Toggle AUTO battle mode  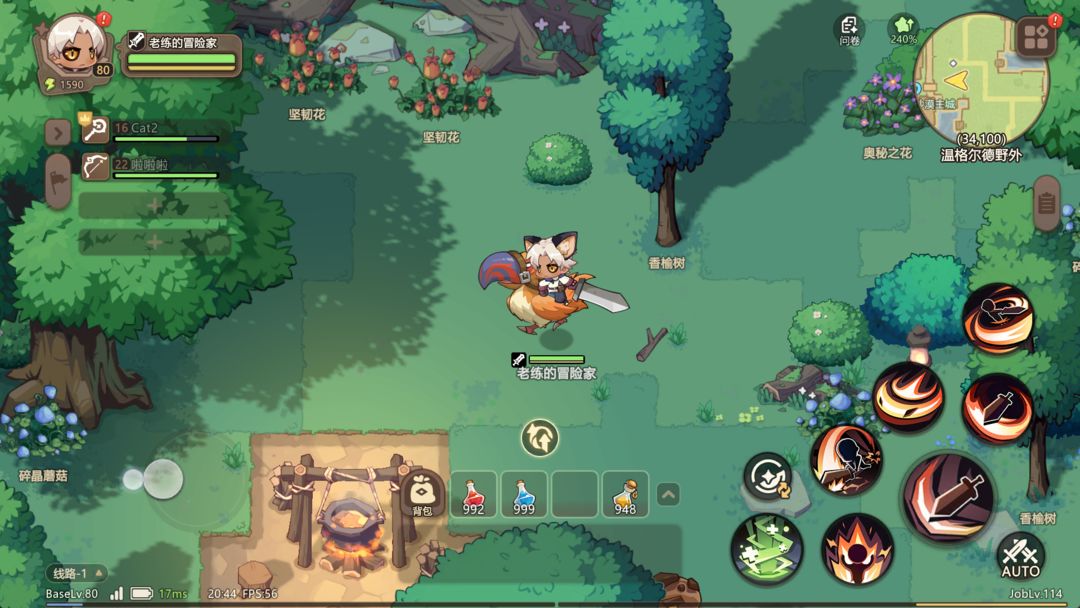click(1020, 556)
